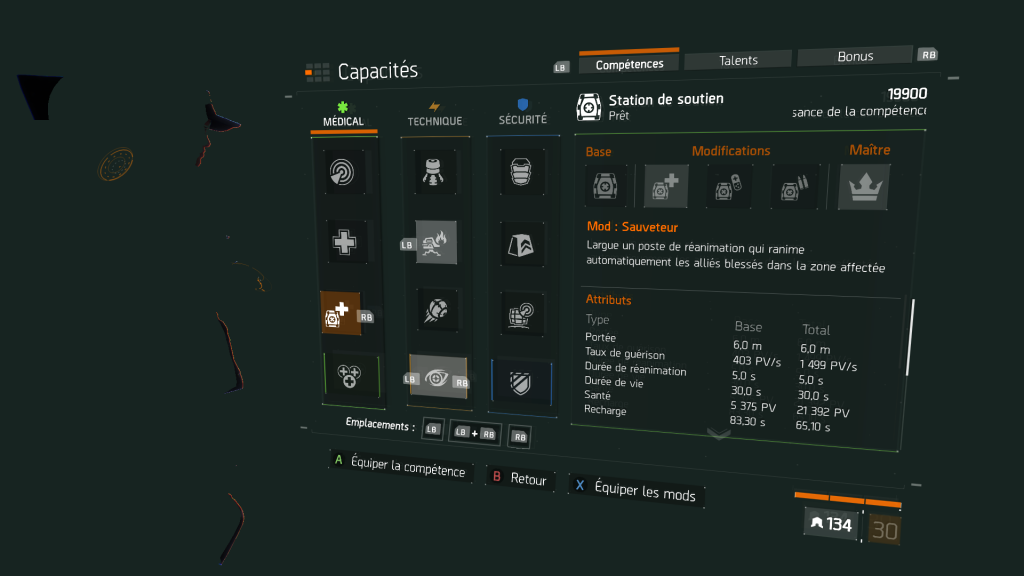Select the triple-cross medical signature skill
This screenshot has height=576, width=1024.
click(x=351, y=377)
